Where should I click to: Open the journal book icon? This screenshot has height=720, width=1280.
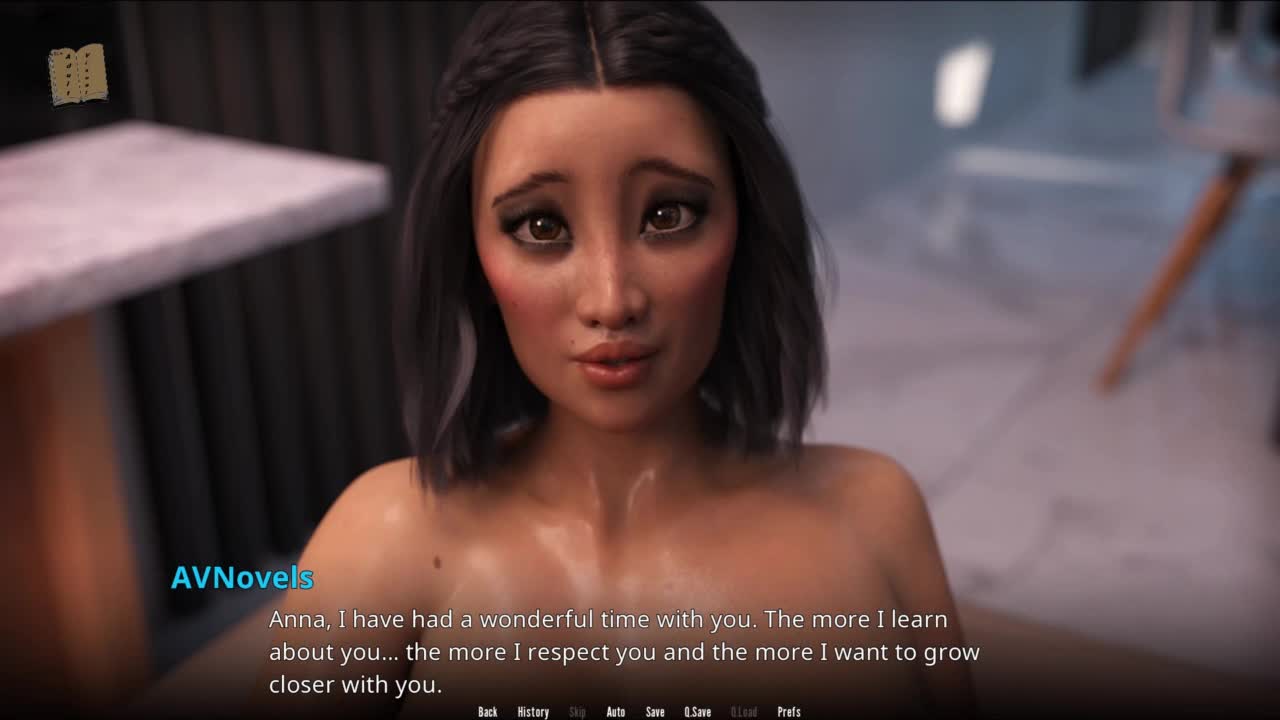(77, 74)
